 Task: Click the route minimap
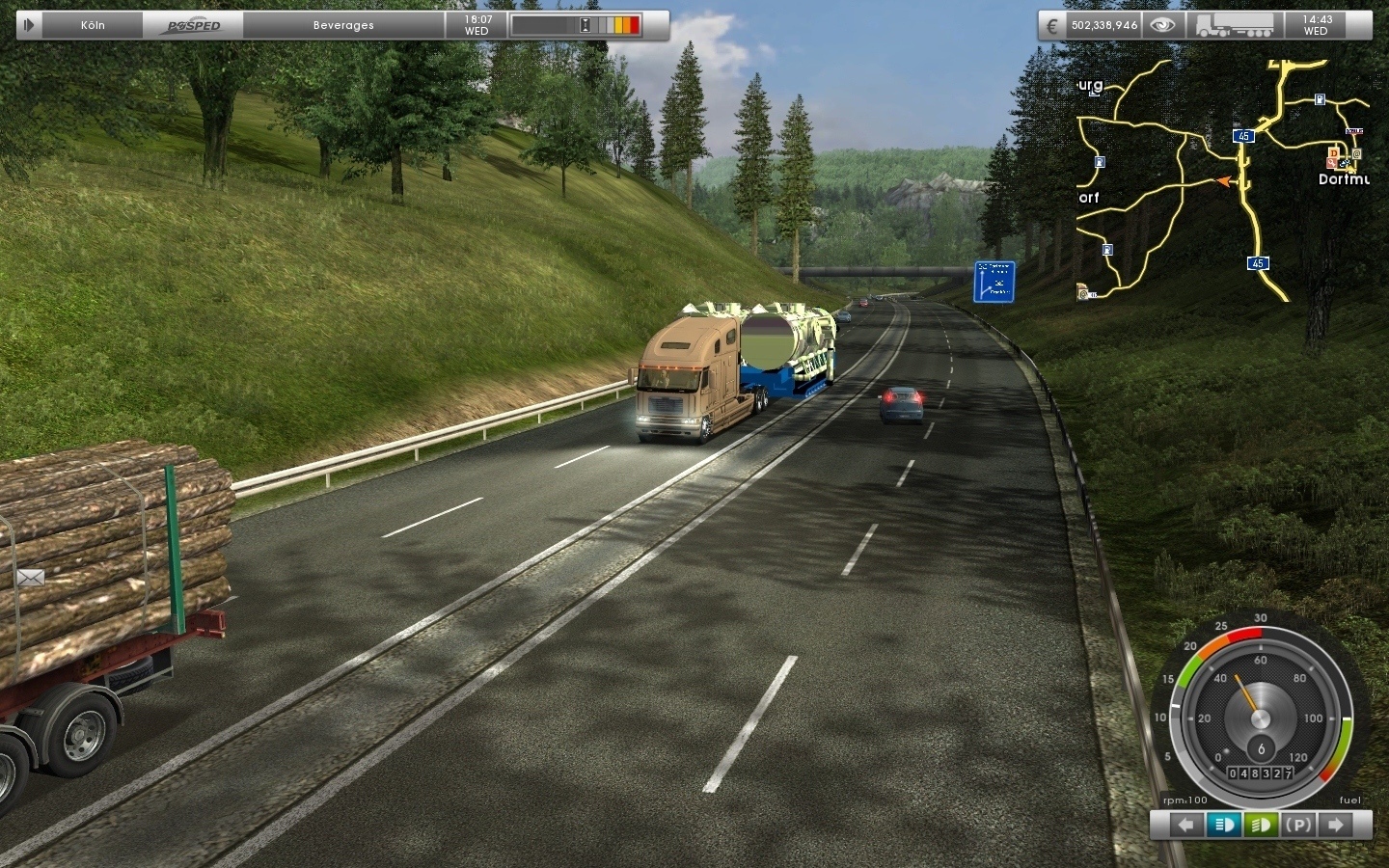(x=1222, y=179)
